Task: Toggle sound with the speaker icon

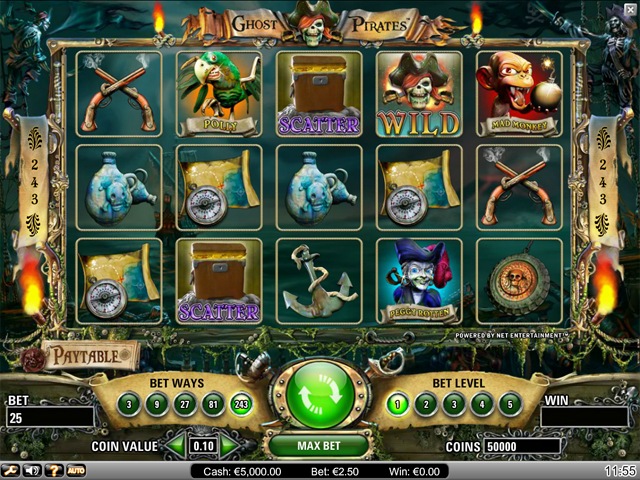Action: [31, 470]
